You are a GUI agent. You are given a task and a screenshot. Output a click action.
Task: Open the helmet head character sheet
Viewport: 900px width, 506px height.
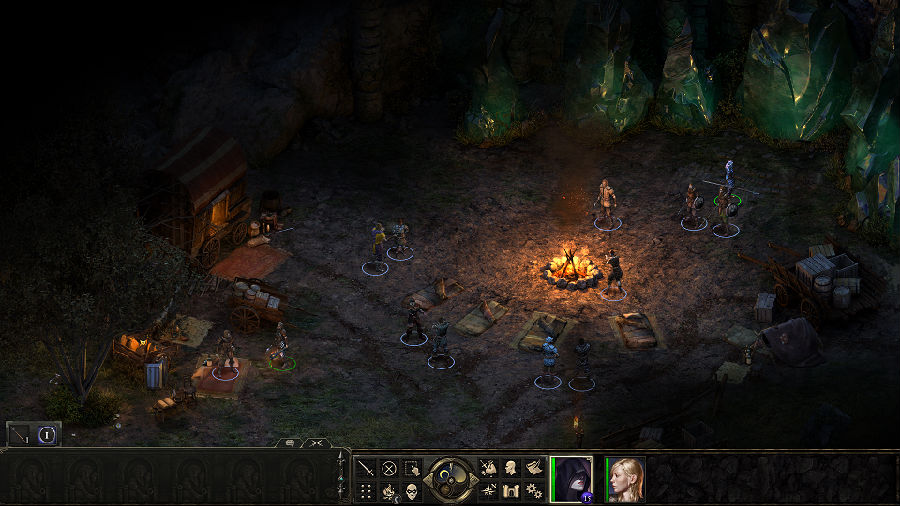[510, 467]
